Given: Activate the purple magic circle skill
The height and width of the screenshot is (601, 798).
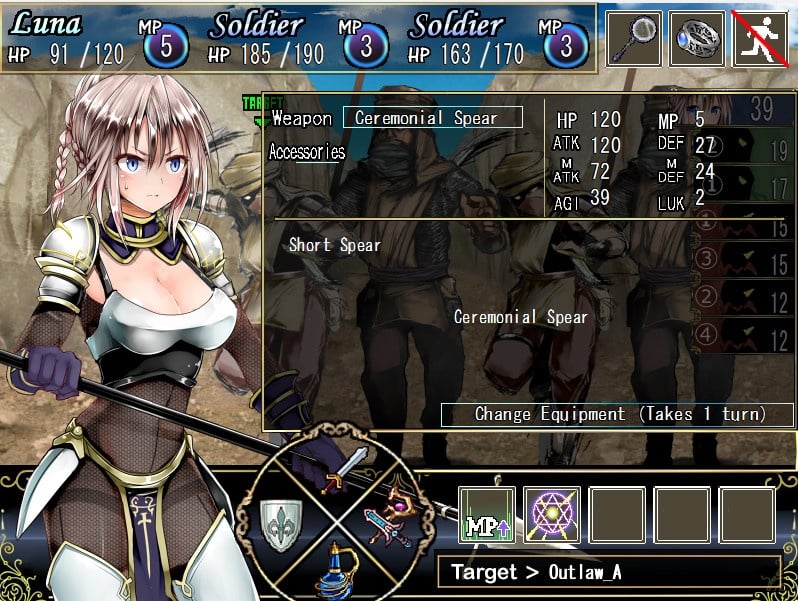Looking at the screenshot, I should (552, 515).
